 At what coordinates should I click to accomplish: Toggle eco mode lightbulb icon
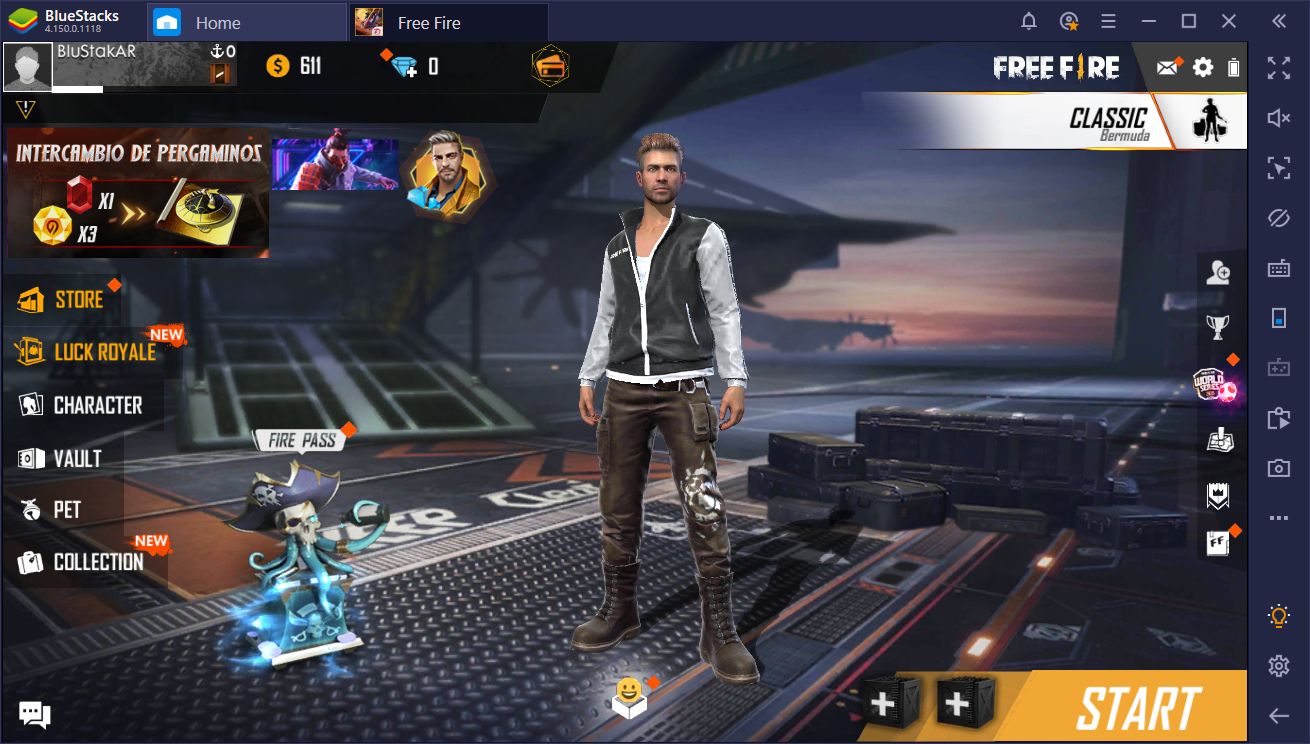tap(1278, 615)
